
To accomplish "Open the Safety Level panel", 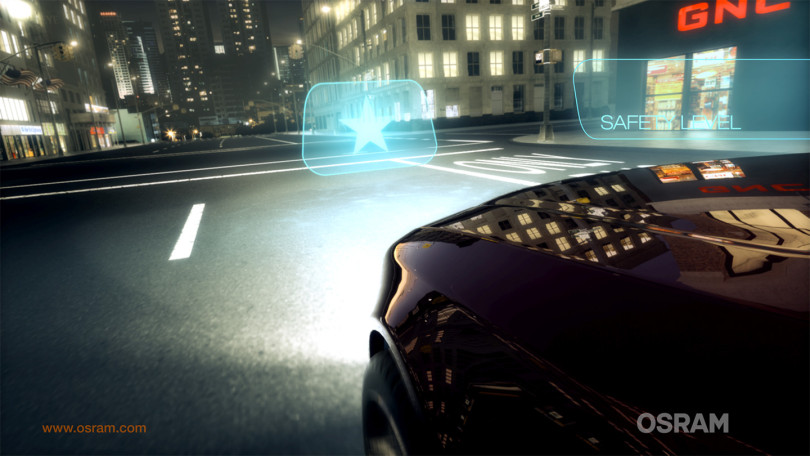I will click(670, 122).
